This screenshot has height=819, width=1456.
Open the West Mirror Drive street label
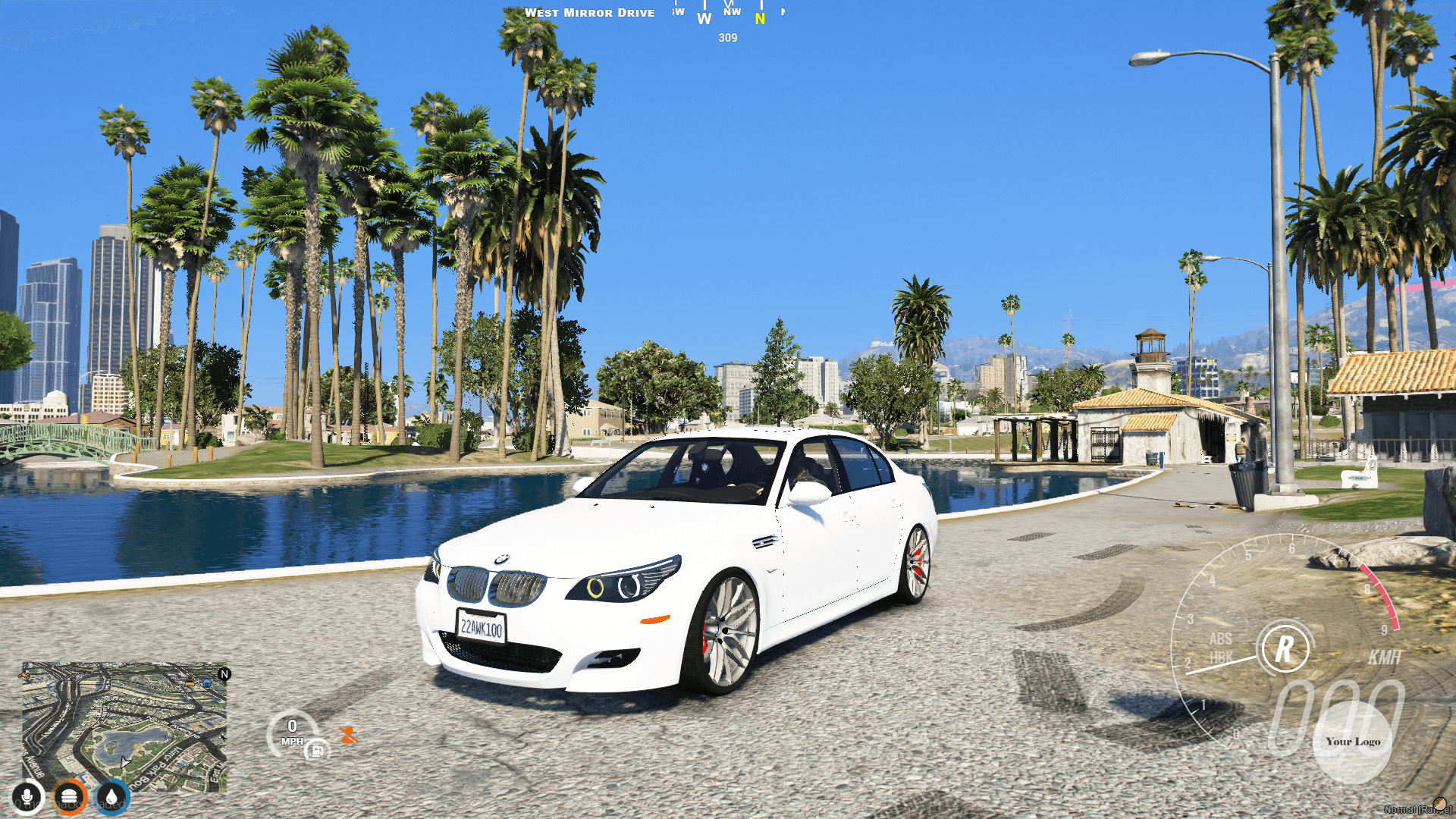coord(590,12)
